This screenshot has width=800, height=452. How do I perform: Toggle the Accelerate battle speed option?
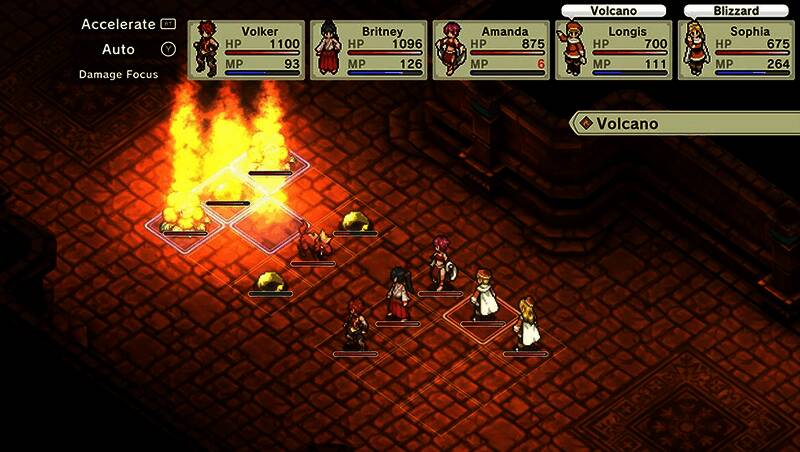(128, 24)
